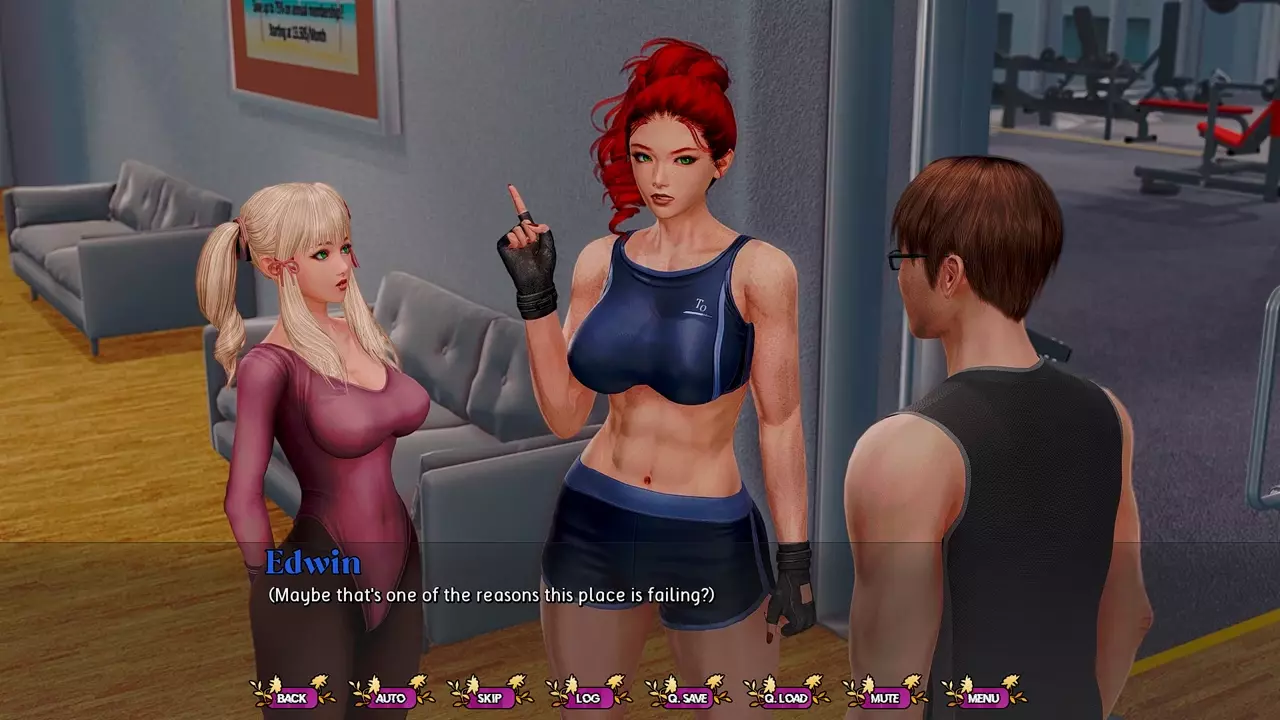Screen dimensions: 1280x720
Task: Quick save with Q. Save
Action: click(x=687, y=697)
